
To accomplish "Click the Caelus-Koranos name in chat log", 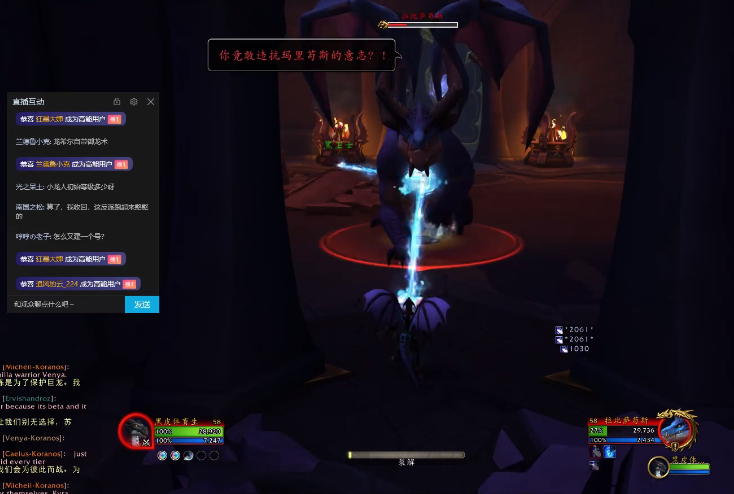I will pos(35,453).
